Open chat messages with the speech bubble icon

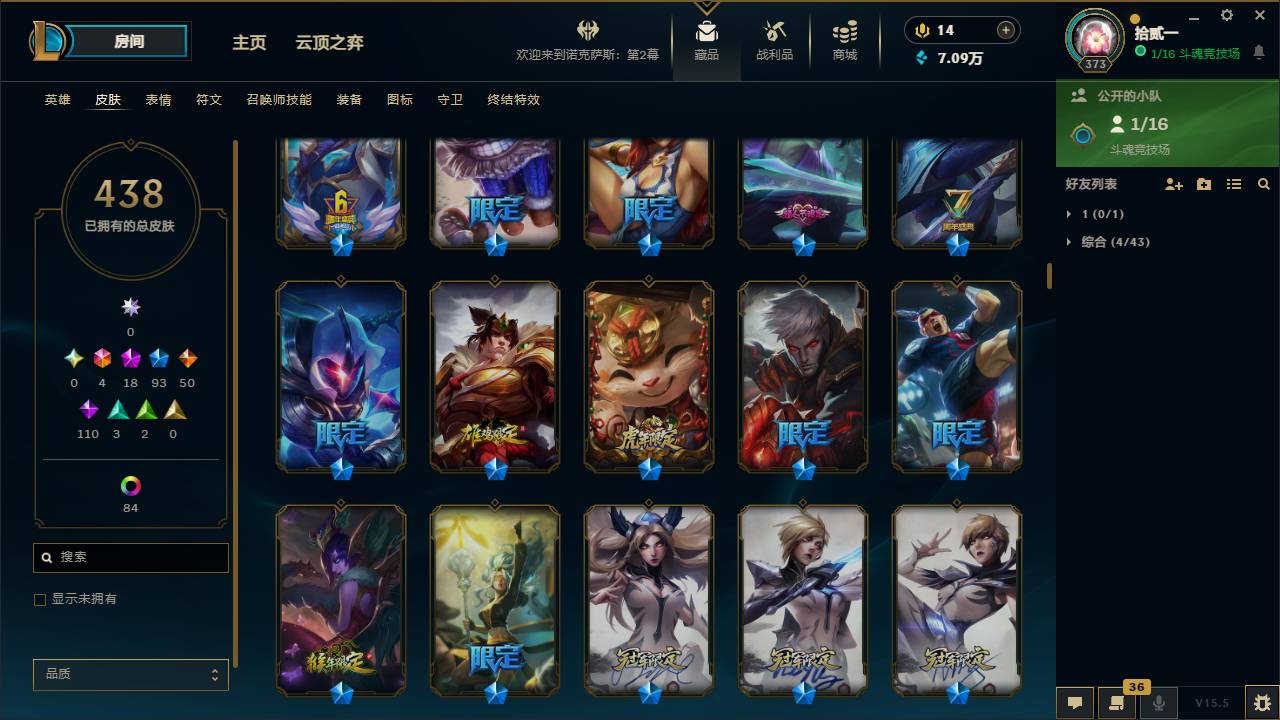coord(1074,703)
